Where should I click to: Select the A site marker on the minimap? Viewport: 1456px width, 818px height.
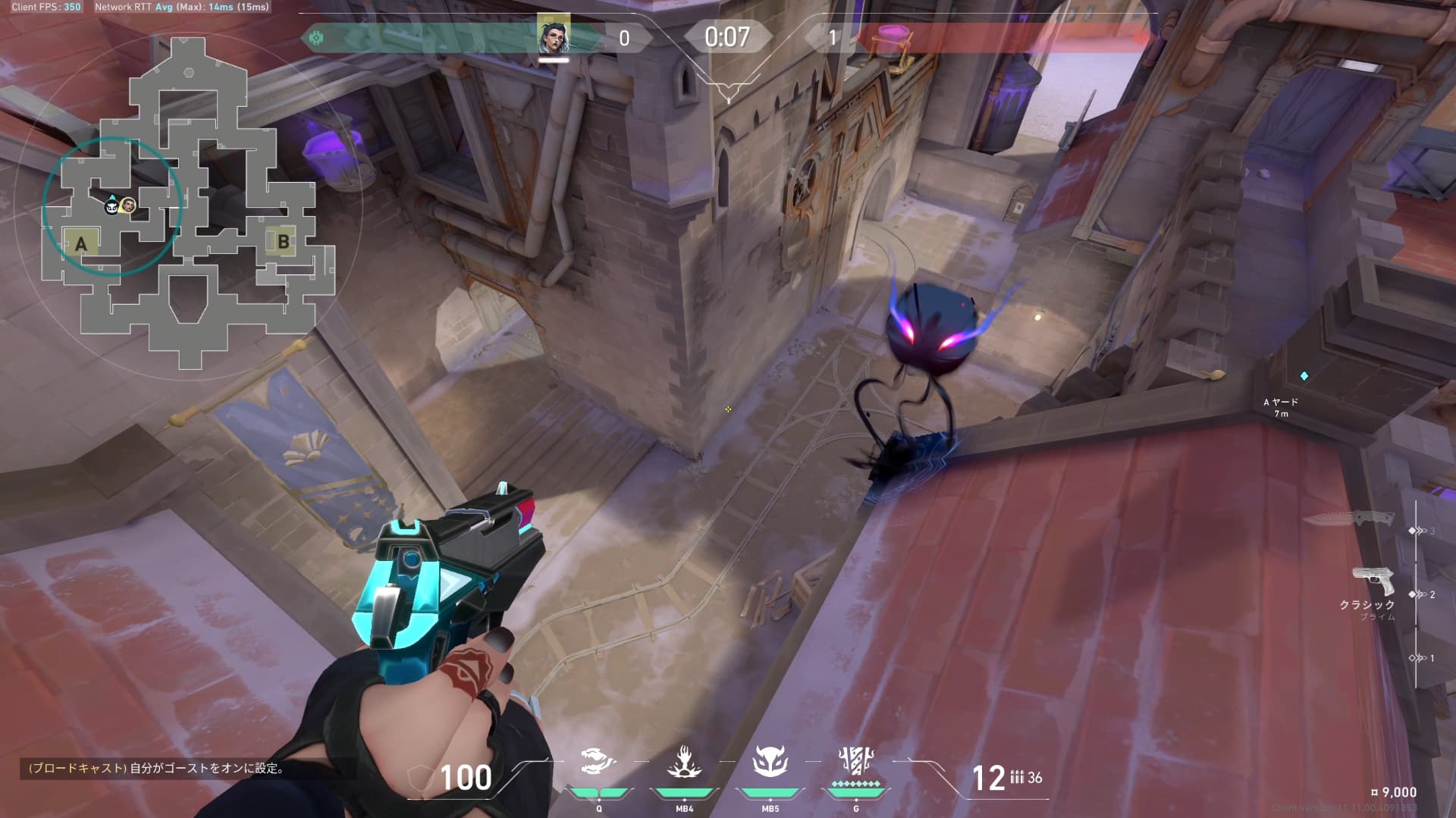81,244
